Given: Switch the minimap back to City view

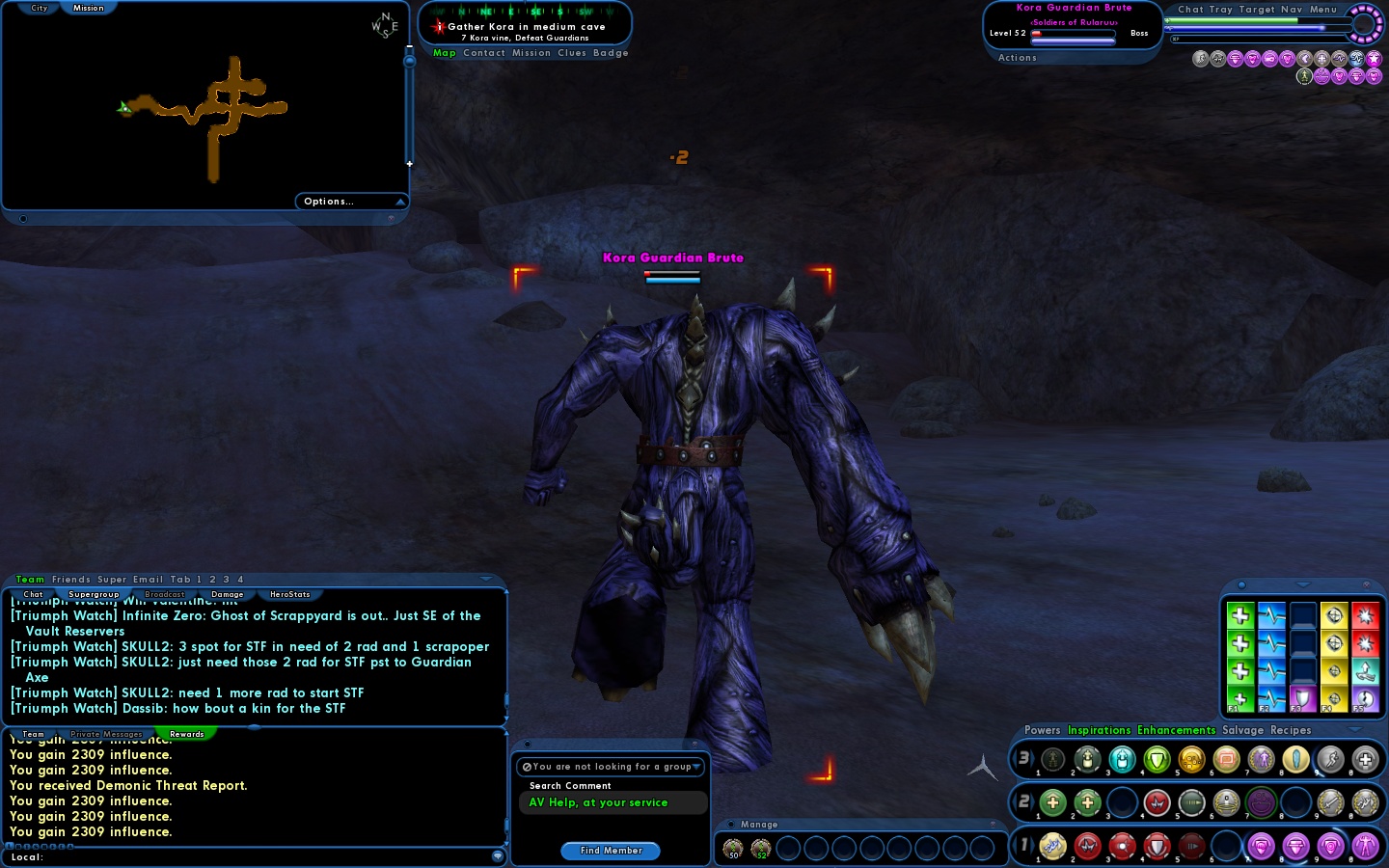Looking at the screenshot, I should [x=38, y=8].
